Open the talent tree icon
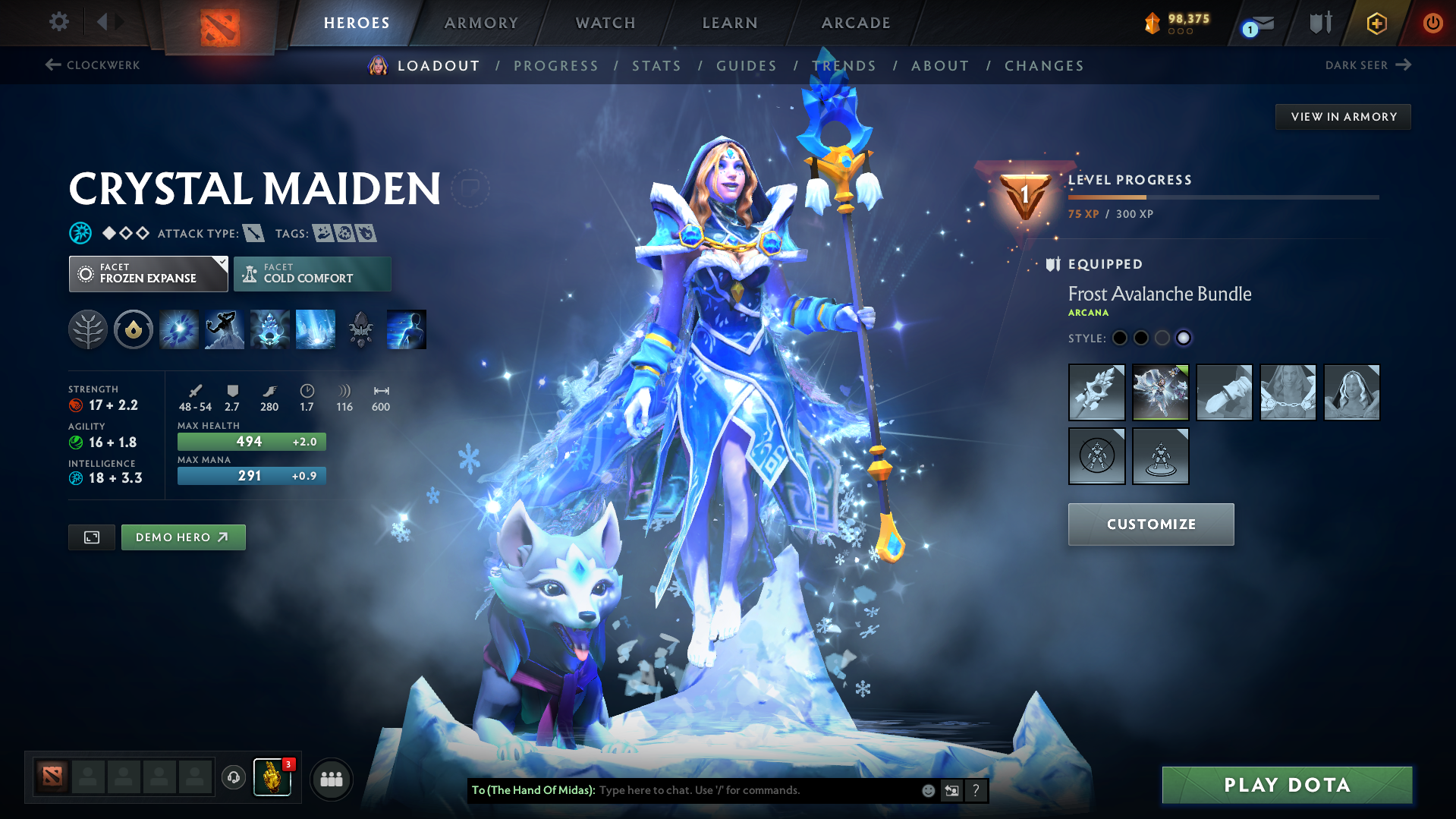Image resolution: width=1456 pixels, height=819 pixels. pyautogui.click(x=87, y=329)
